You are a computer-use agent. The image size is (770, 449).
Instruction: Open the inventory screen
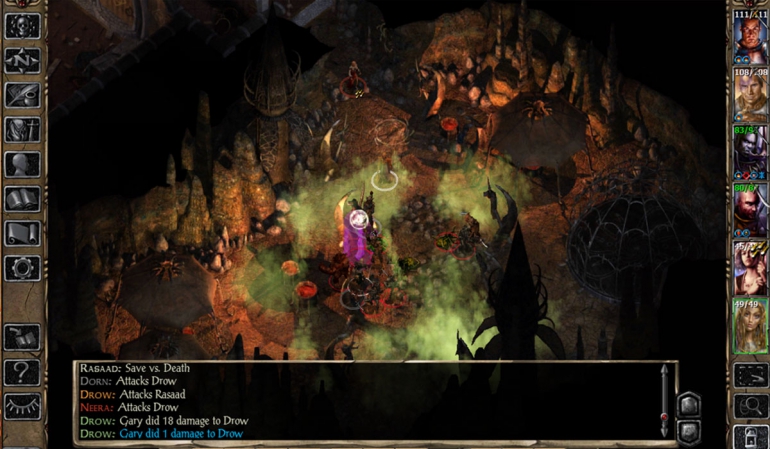22,130
